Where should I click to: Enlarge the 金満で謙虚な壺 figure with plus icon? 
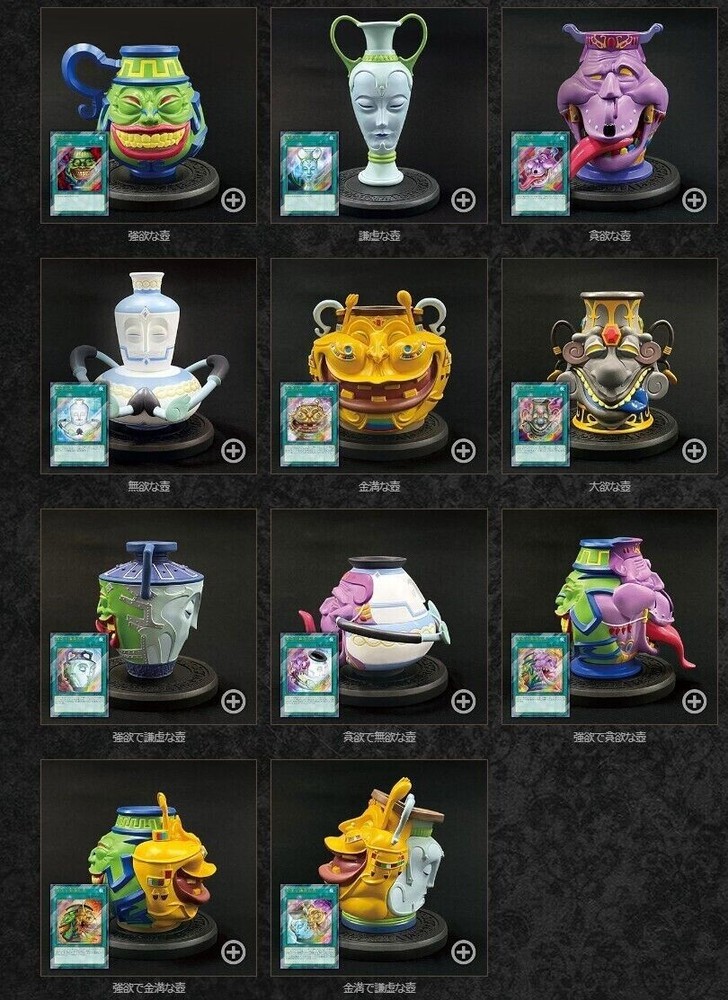click(x=463, y=951)
